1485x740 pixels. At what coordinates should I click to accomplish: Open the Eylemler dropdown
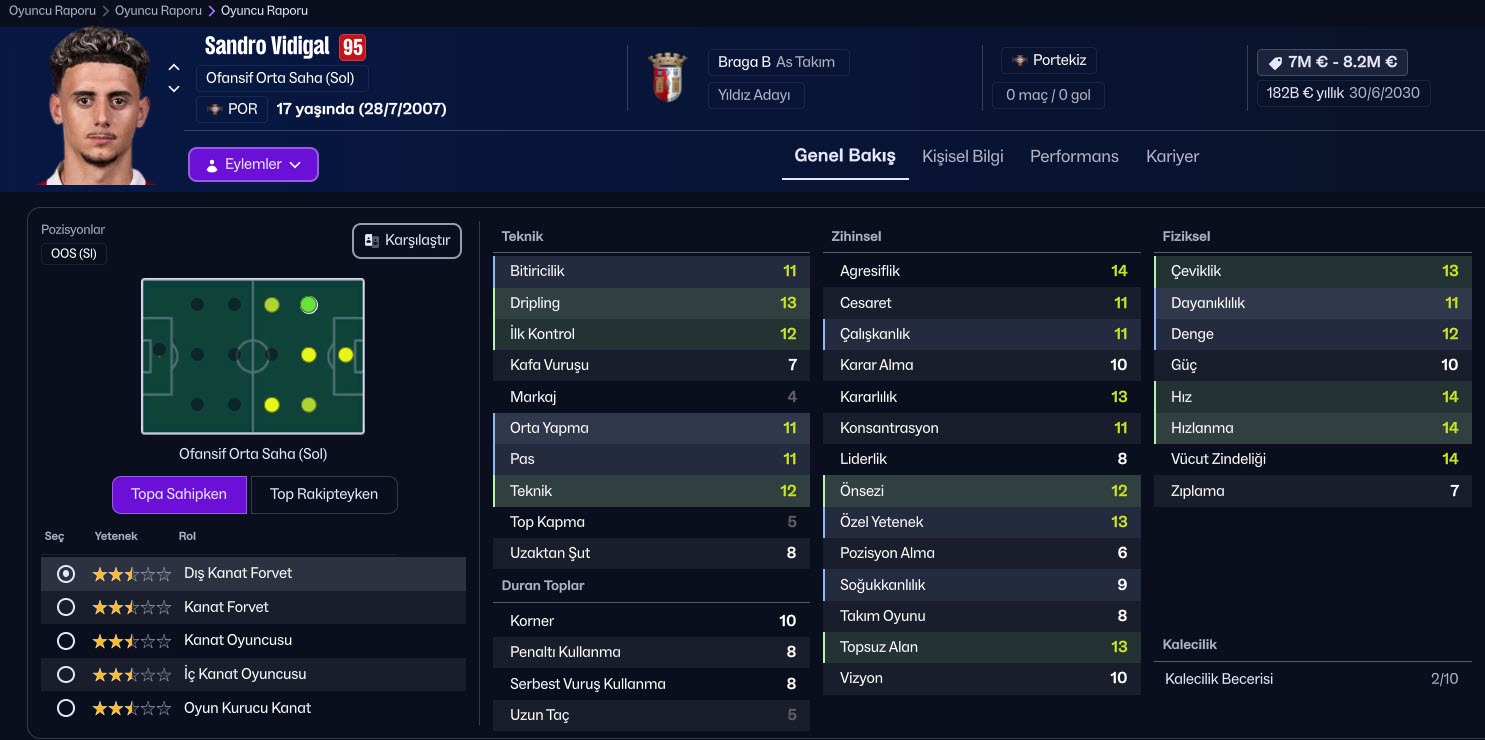(253, 165)
